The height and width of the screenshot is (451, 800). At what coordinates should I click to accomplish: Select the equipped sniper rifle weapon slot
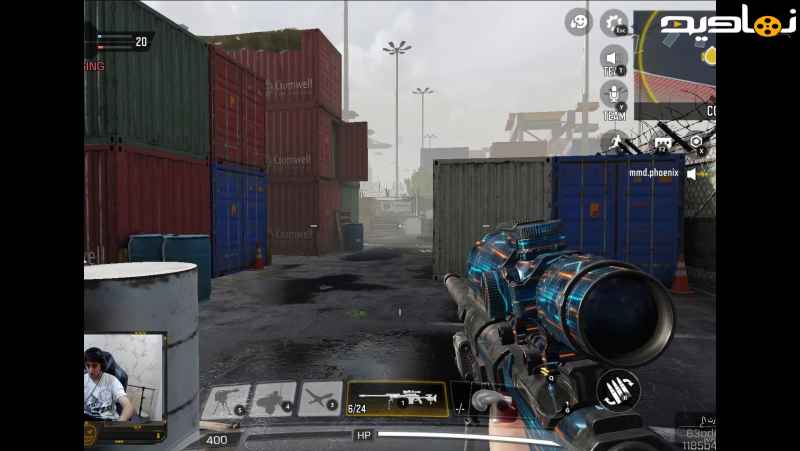point(396,399)
